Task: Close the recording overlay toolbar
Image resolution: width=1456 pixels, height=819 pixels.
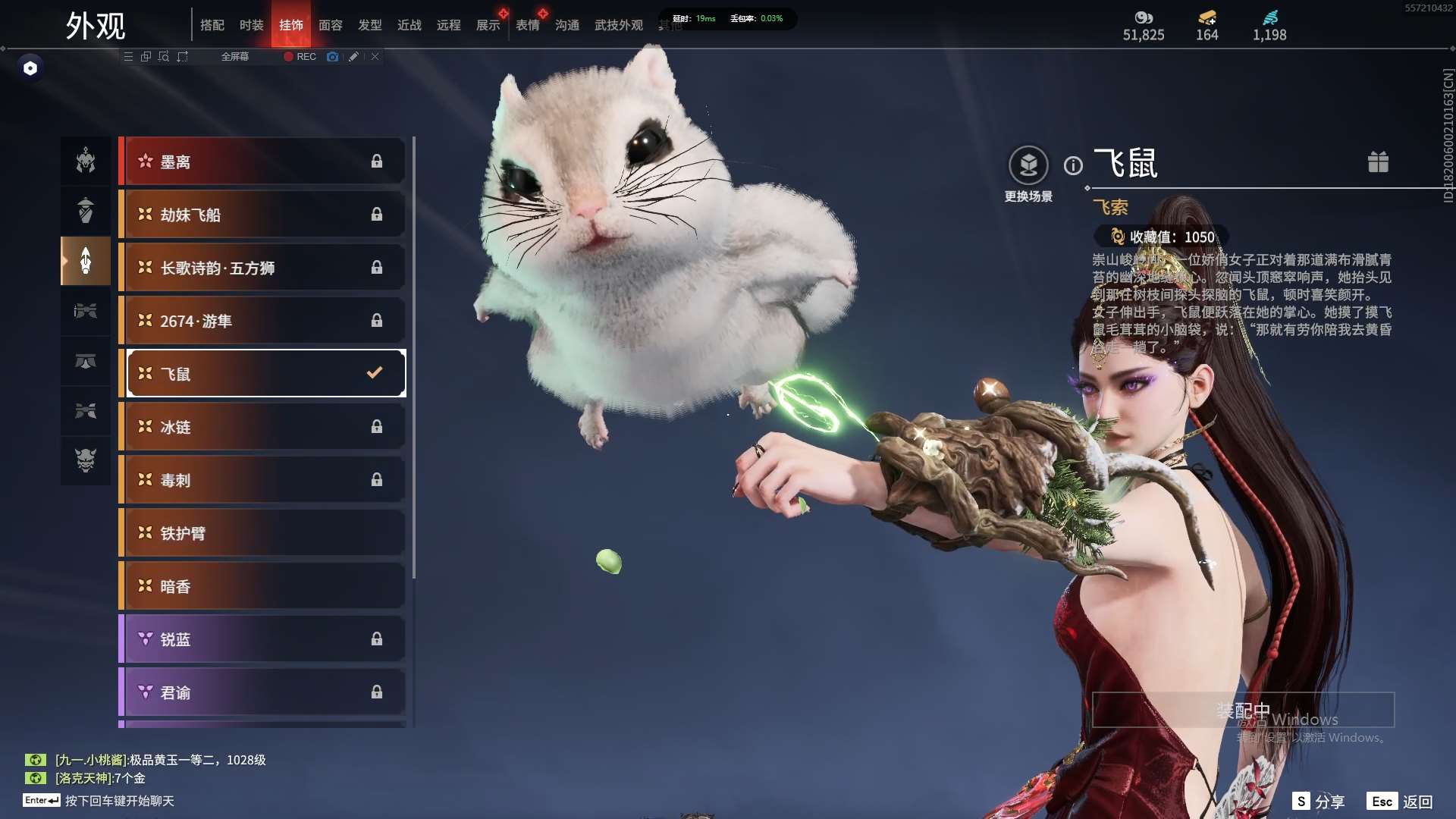Action: click(x=375, y=57)
